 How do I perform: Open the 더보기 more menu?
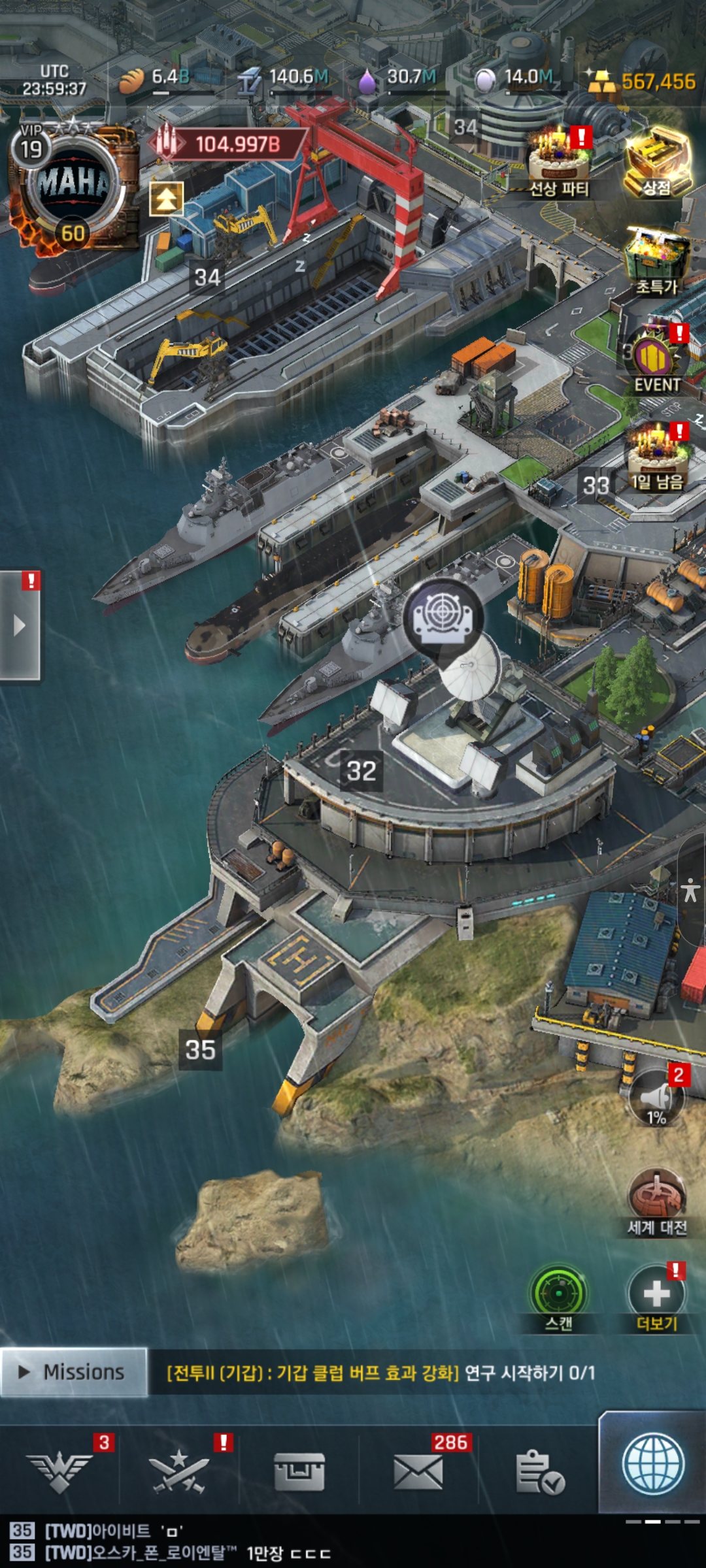[656, 1296]
